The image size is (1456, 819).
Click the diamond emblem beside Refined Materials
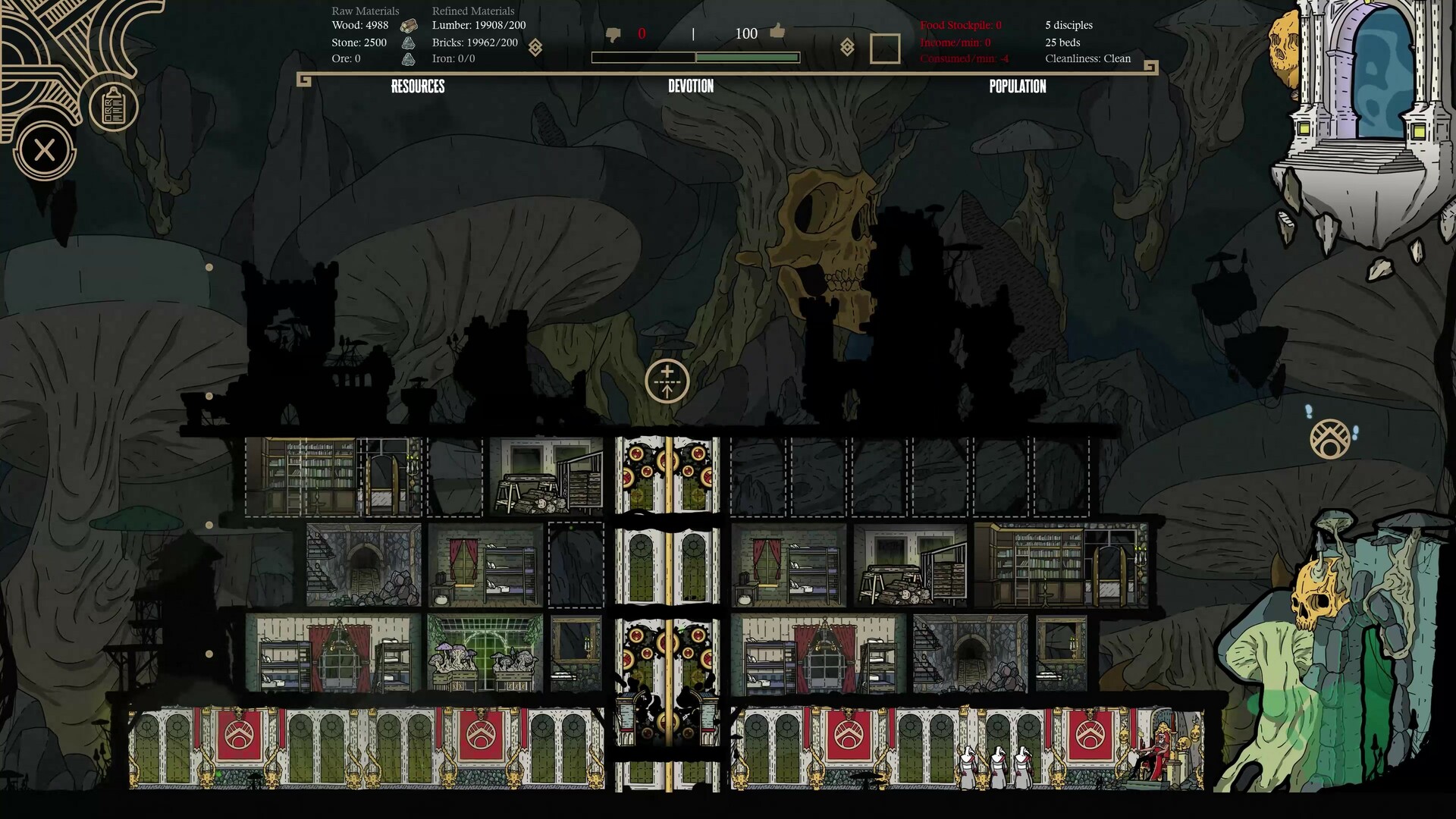(x=535, y=48)
